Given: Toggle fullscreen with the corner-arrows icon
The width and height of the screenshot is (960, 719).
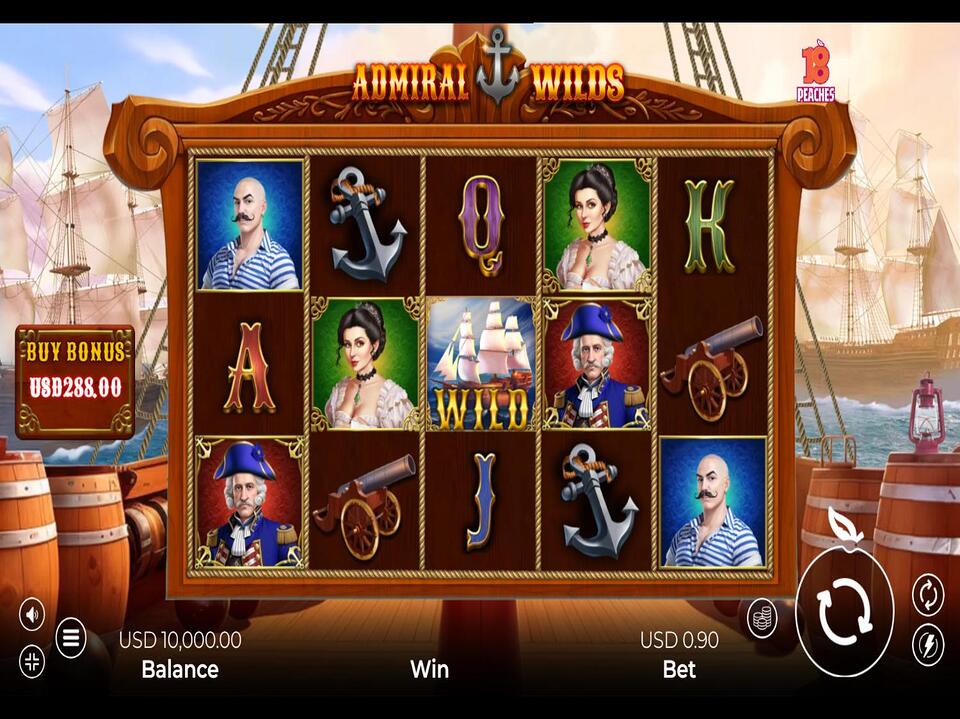Looking at the screenshot, I should click(32, 661).
